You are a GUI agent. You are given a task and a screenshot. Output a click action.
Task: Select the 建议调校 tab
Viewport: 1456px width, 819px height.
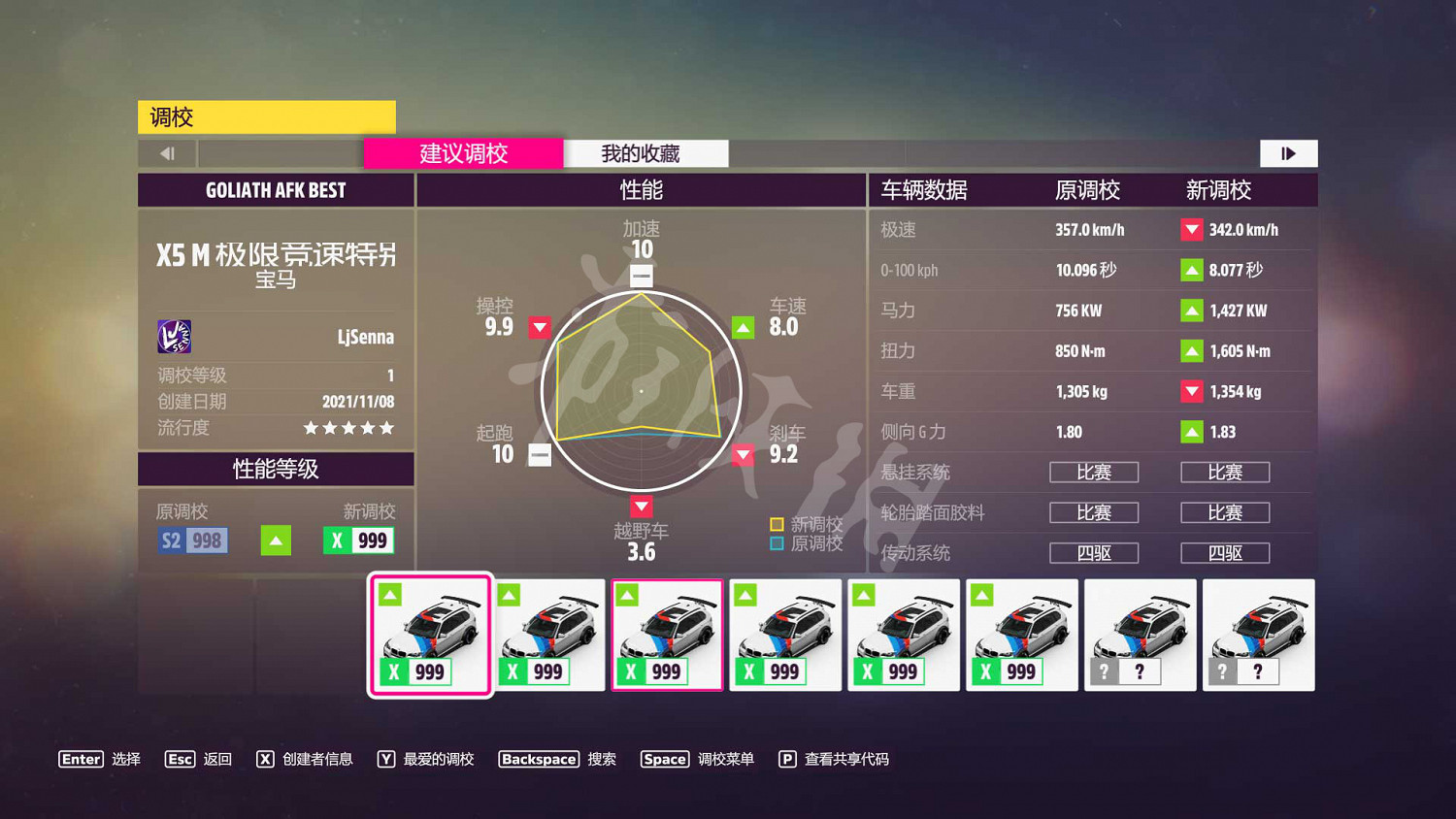(x=463, y=153)
